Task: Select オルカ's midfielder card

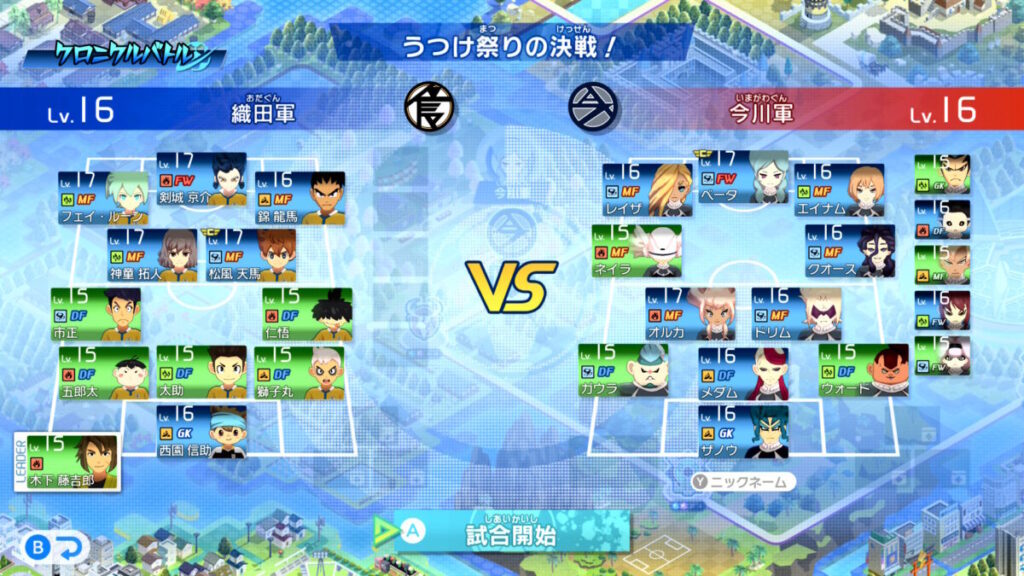Action: [x=690, y=313]
